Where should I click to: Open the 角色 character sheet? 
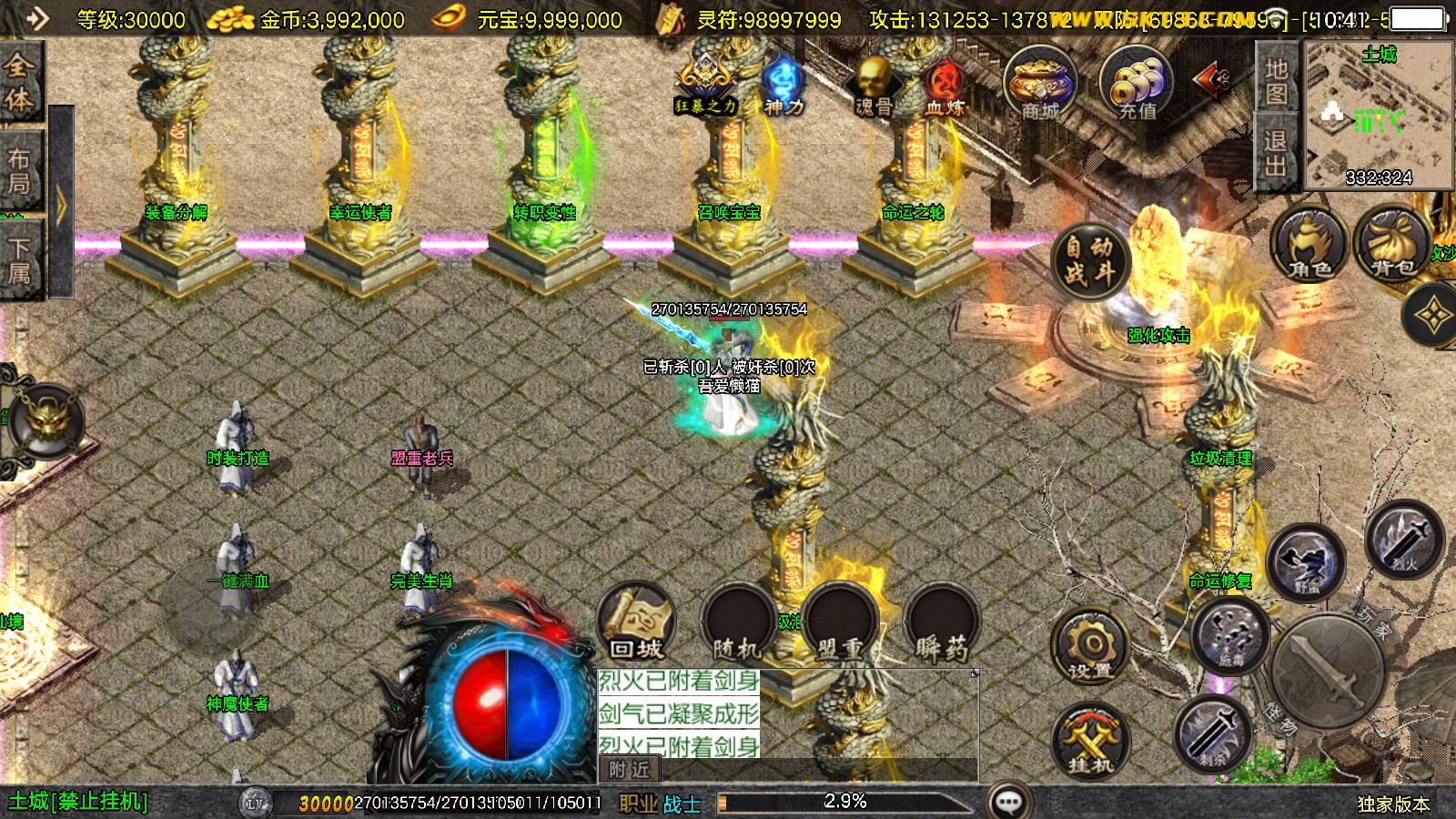click(x=1309, y=244)
